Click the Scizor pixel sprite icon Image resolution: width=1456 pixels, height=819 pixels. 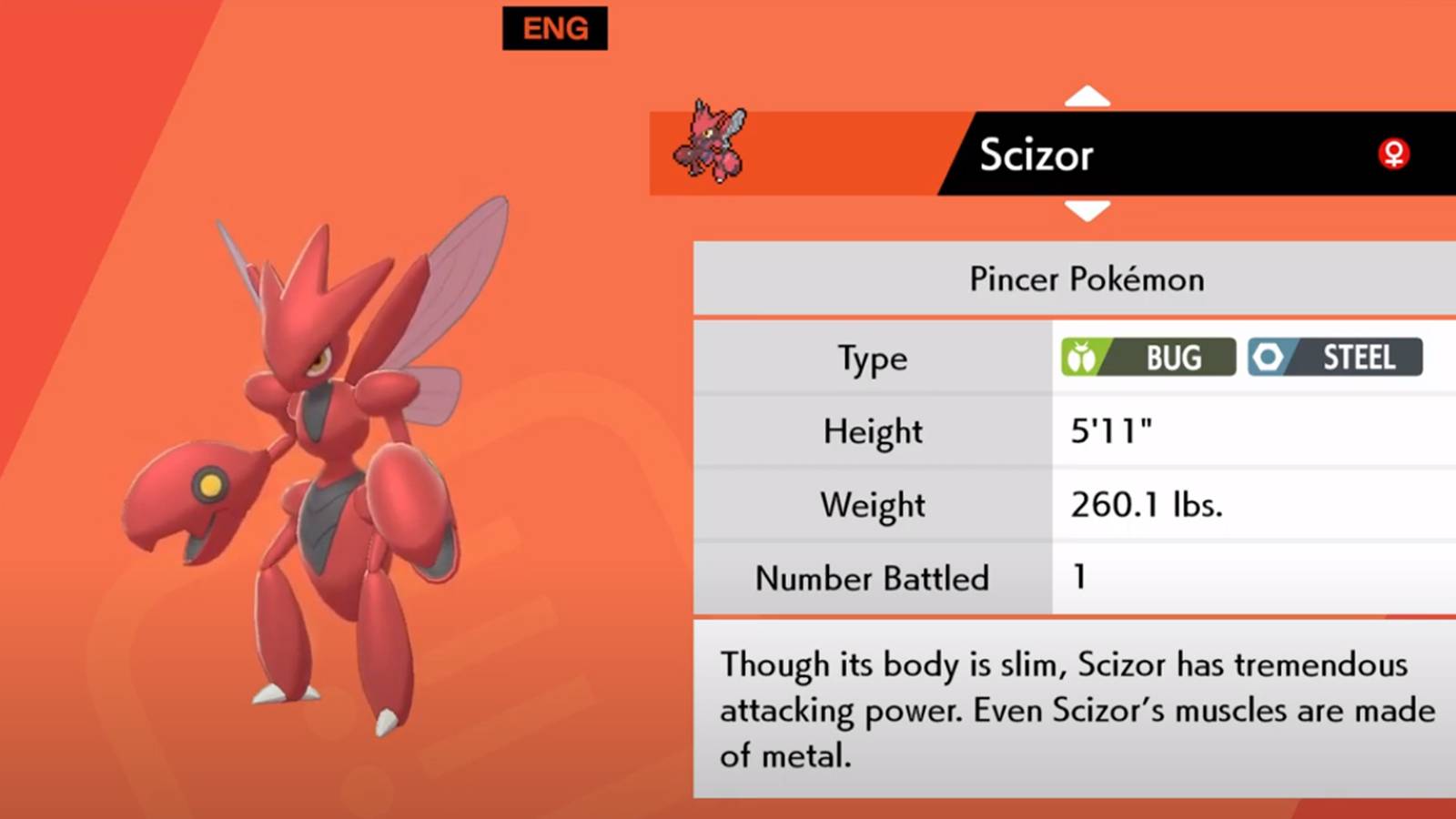[x=710, y=143]
